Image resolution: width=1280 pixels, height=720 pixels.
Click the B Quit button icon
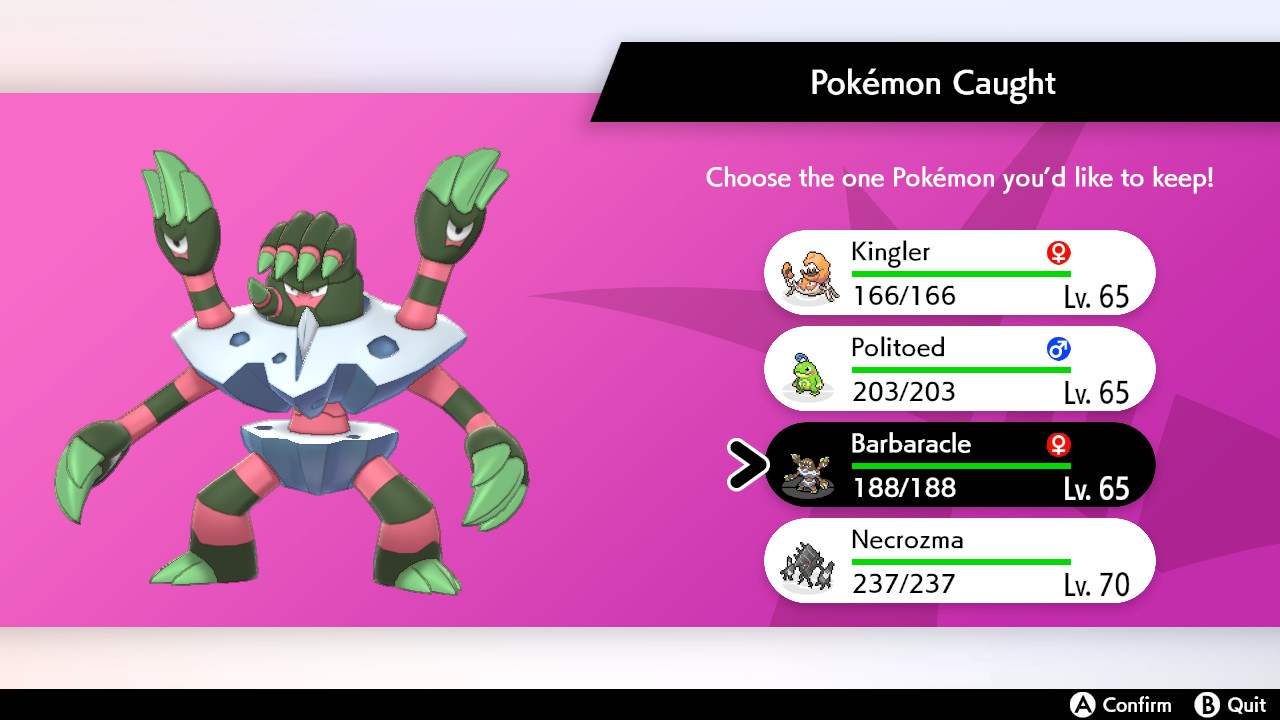point(1208,705)
